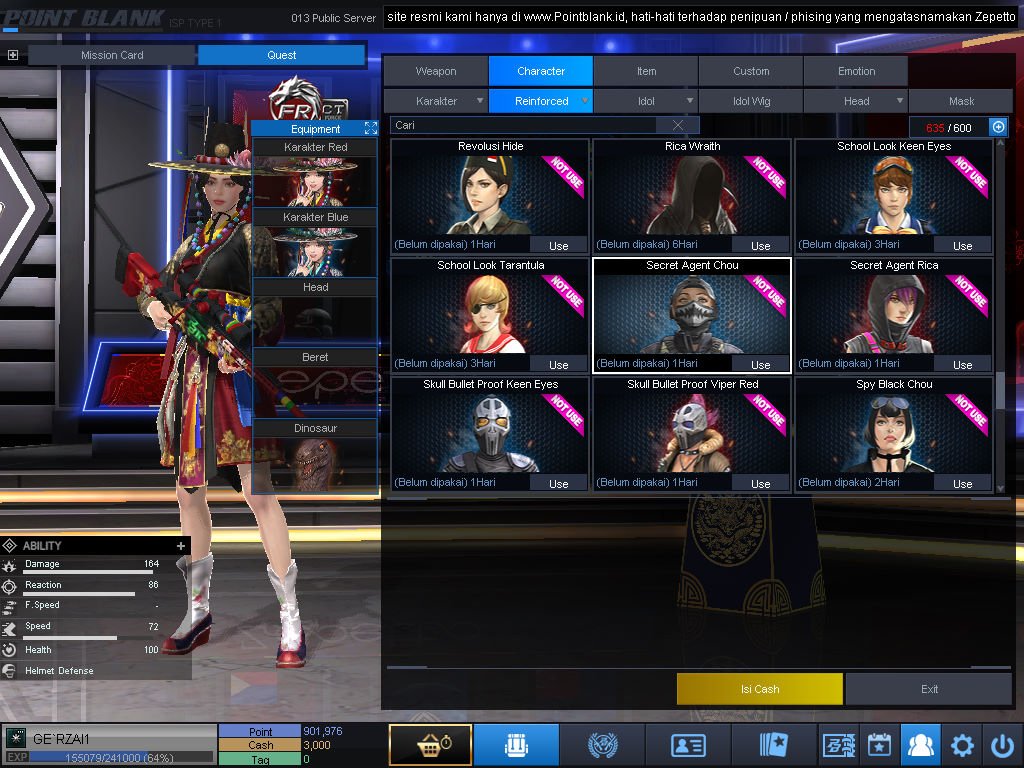This screenshot has height=768, width=1024.
Task: Open the Mission Card tab
Action: (x=112, y=55)
